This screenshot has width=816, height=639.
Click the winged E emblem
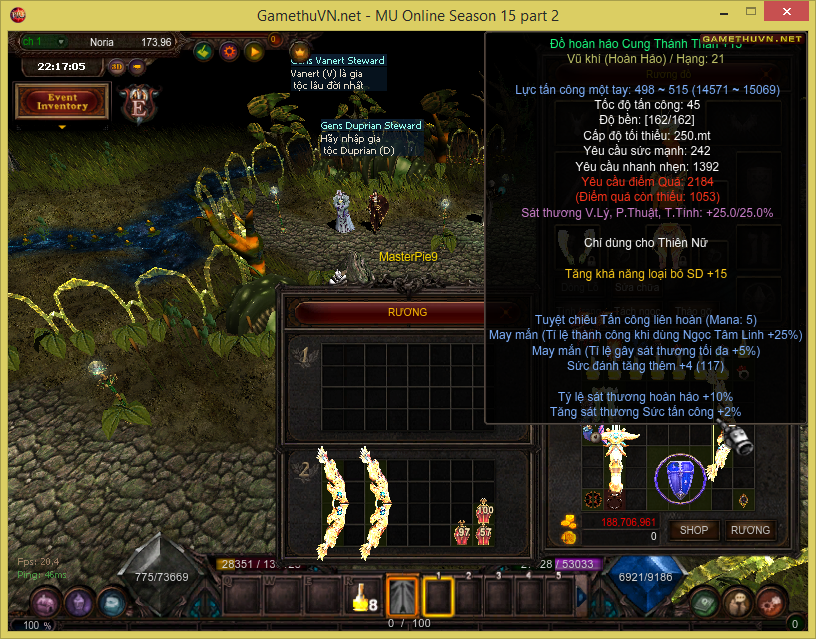pos(136,101)
